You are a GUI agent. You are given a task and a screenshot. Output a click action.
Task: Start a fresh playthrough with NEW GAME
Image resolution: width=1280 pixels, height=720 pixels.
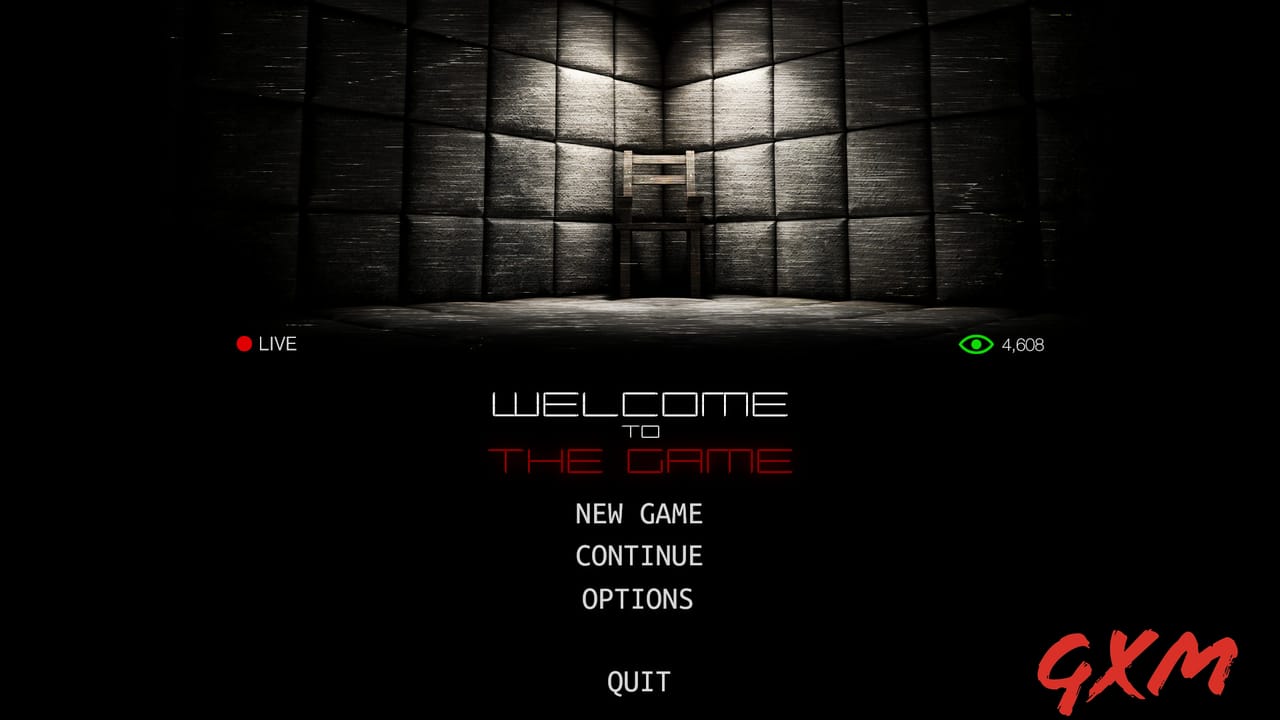(639, 514)
